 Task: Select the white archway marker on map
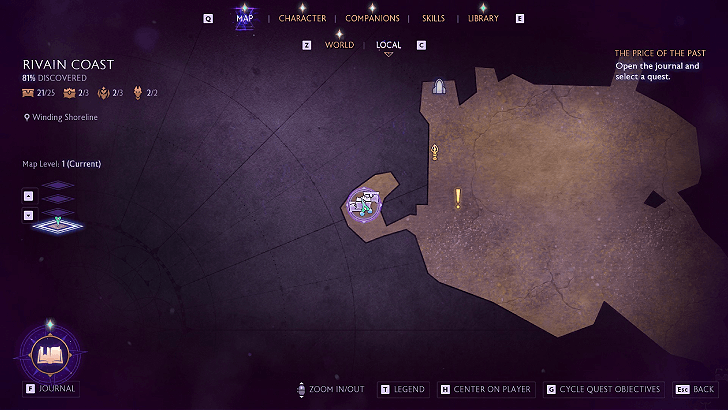click(x=438, y=88)
